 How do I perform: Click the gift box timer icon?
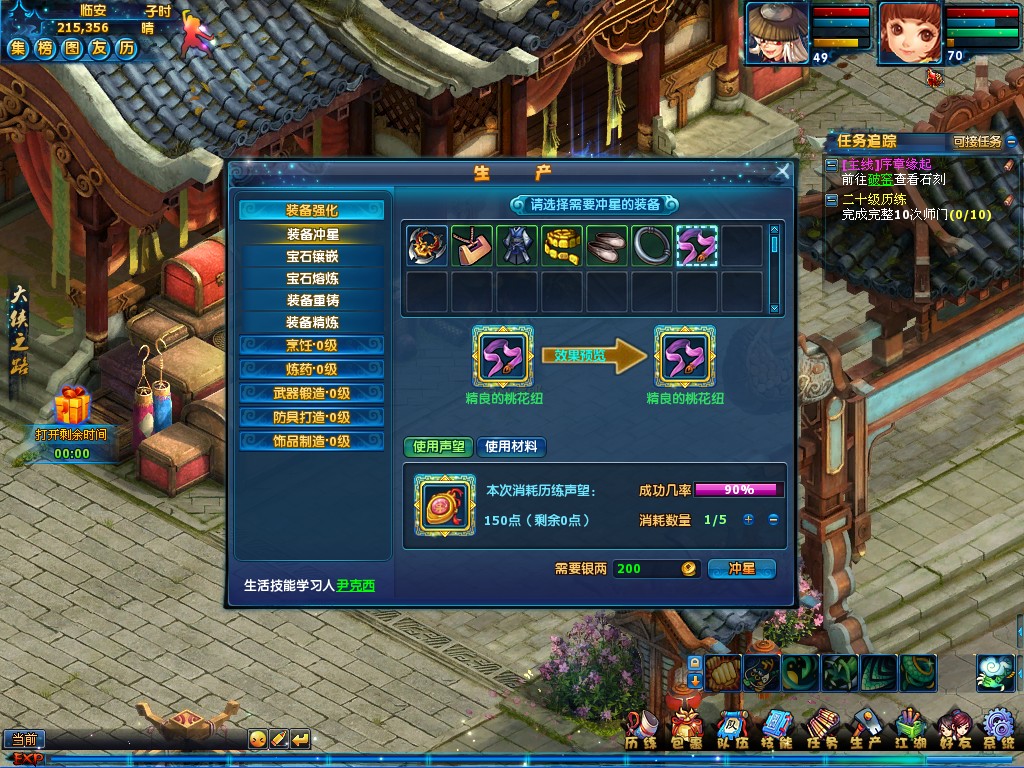click(x=71, y=407)
